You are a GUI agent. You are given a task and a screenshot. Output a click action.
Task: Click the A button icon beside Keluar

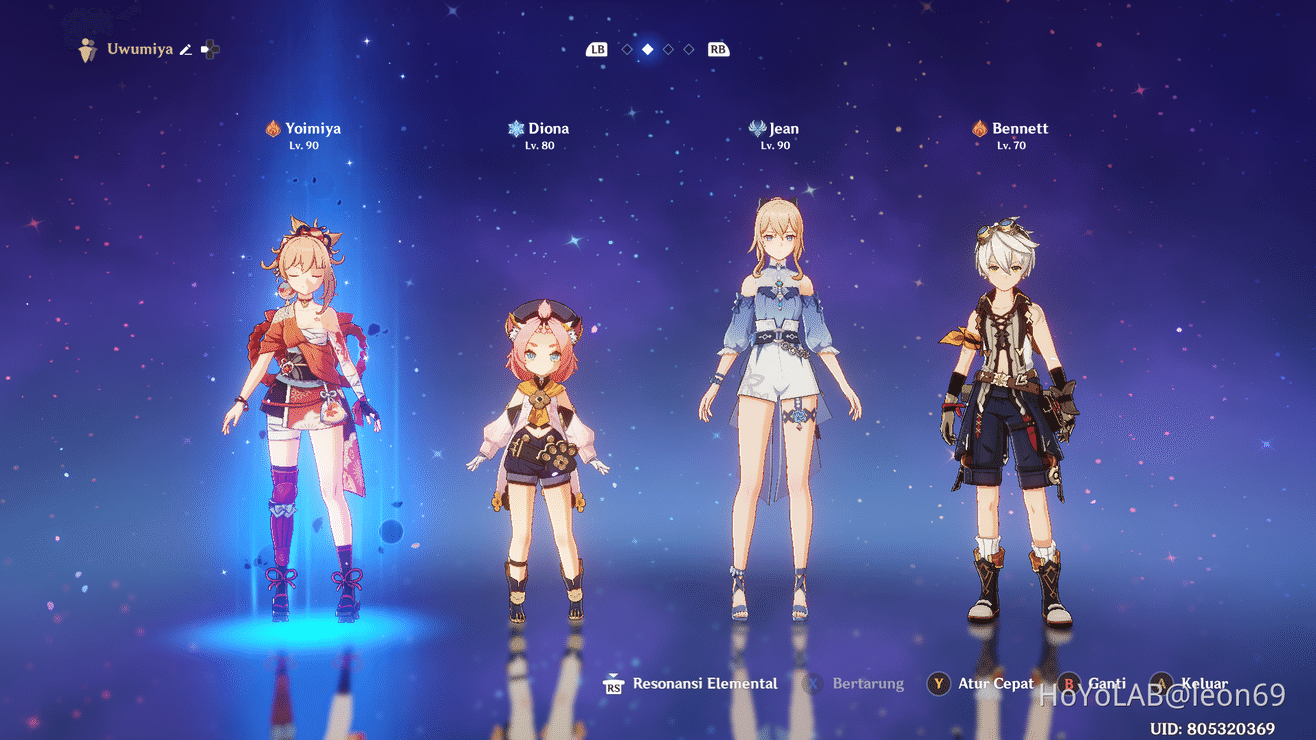point(1161,683)
